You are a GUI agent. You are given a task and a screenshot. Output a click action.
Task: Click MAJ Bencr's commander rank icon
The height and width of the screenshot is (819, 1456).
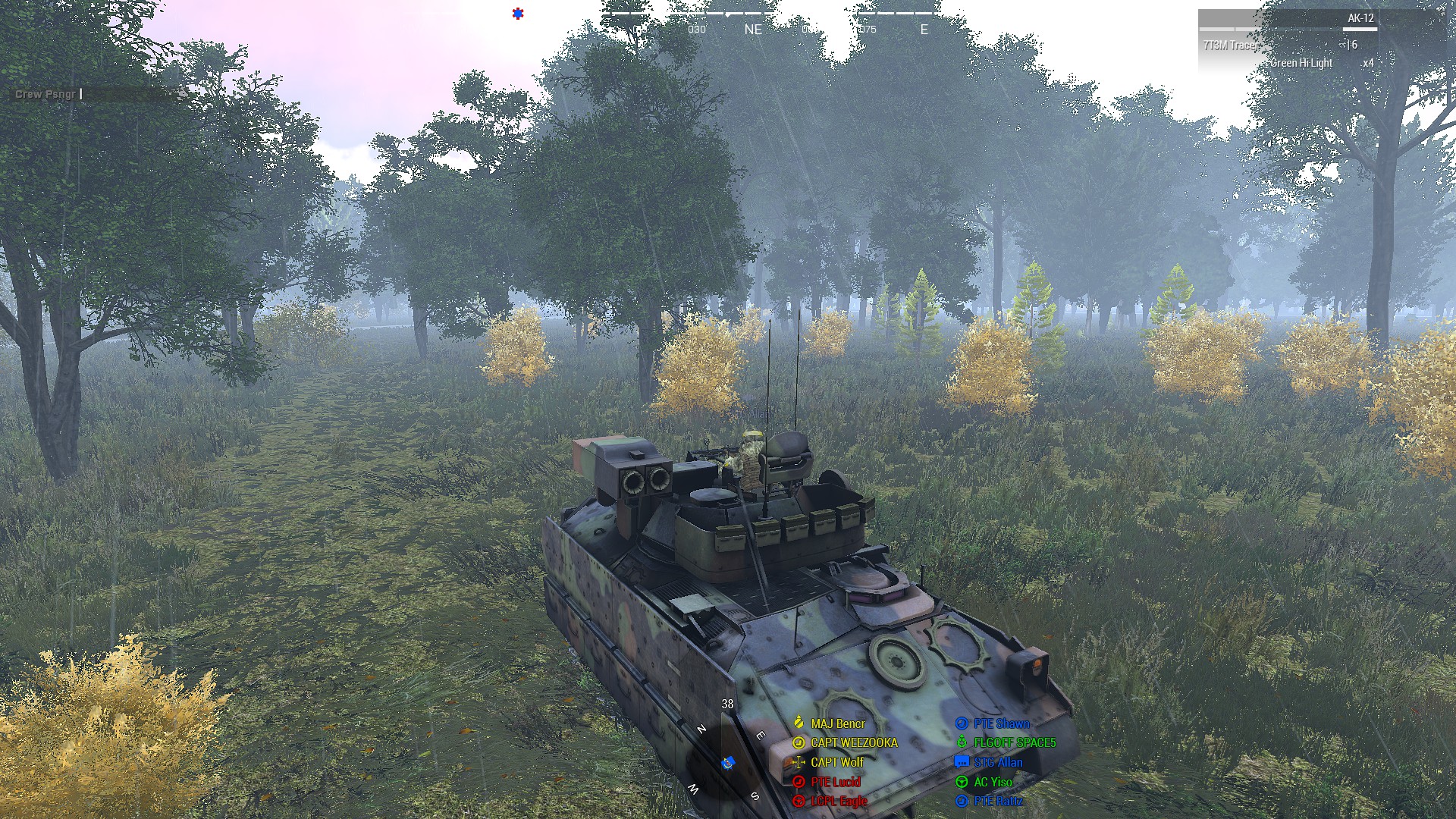(x=798, y=723)
